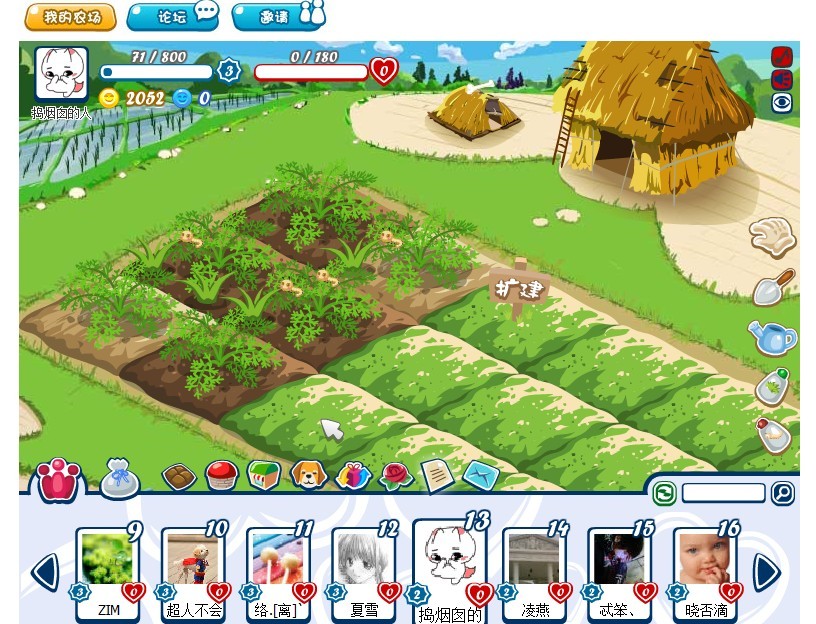Show next friends with right arrow
This screenshot has height=624, width=816.
tap(766, 572)
